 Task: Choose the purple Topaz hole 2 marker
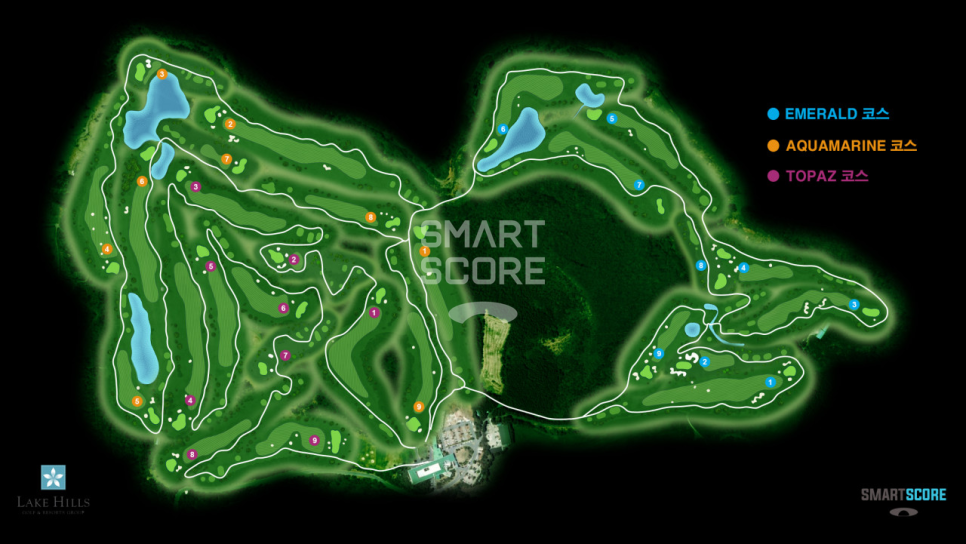coord(294,260)
